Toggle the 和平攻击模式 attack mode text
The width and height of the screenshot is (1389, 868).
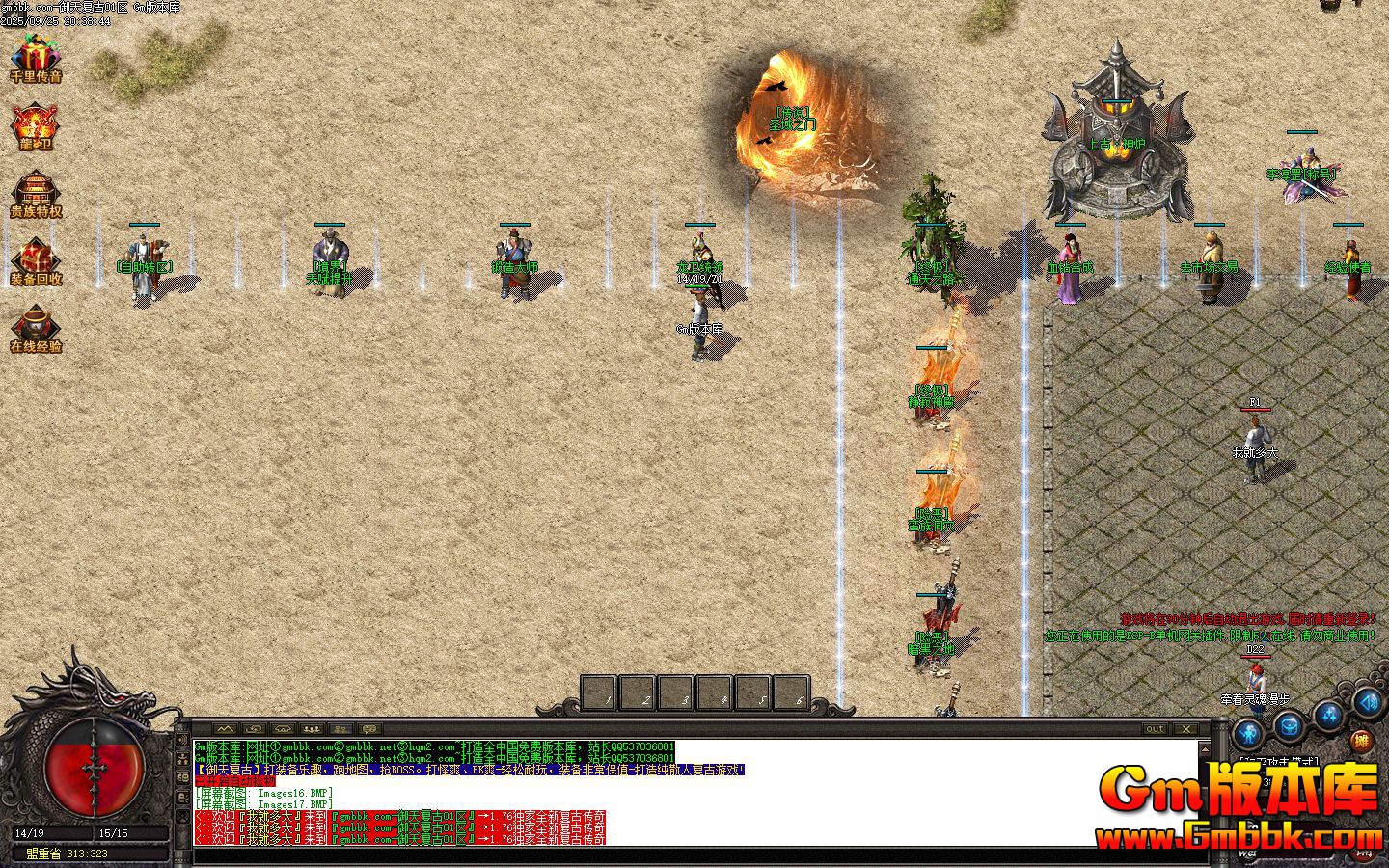click(x=1279, y=760)
